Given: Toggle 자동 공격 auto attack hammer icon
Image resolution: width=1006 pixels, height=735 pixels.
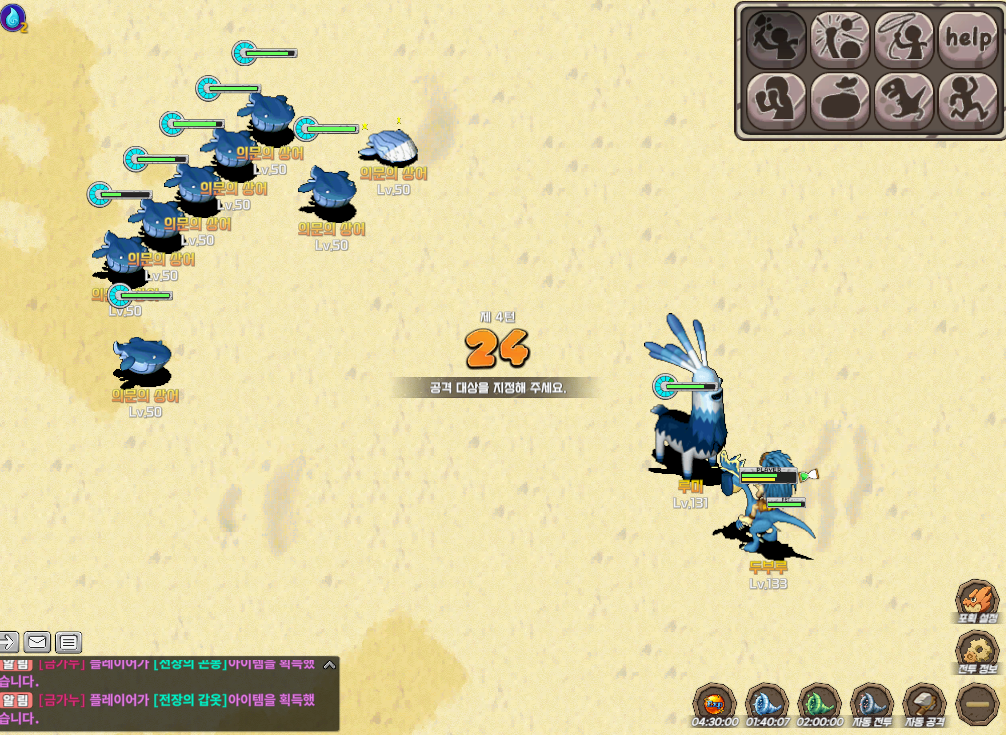Looking at the screenshot, I should tap(924, 703).
